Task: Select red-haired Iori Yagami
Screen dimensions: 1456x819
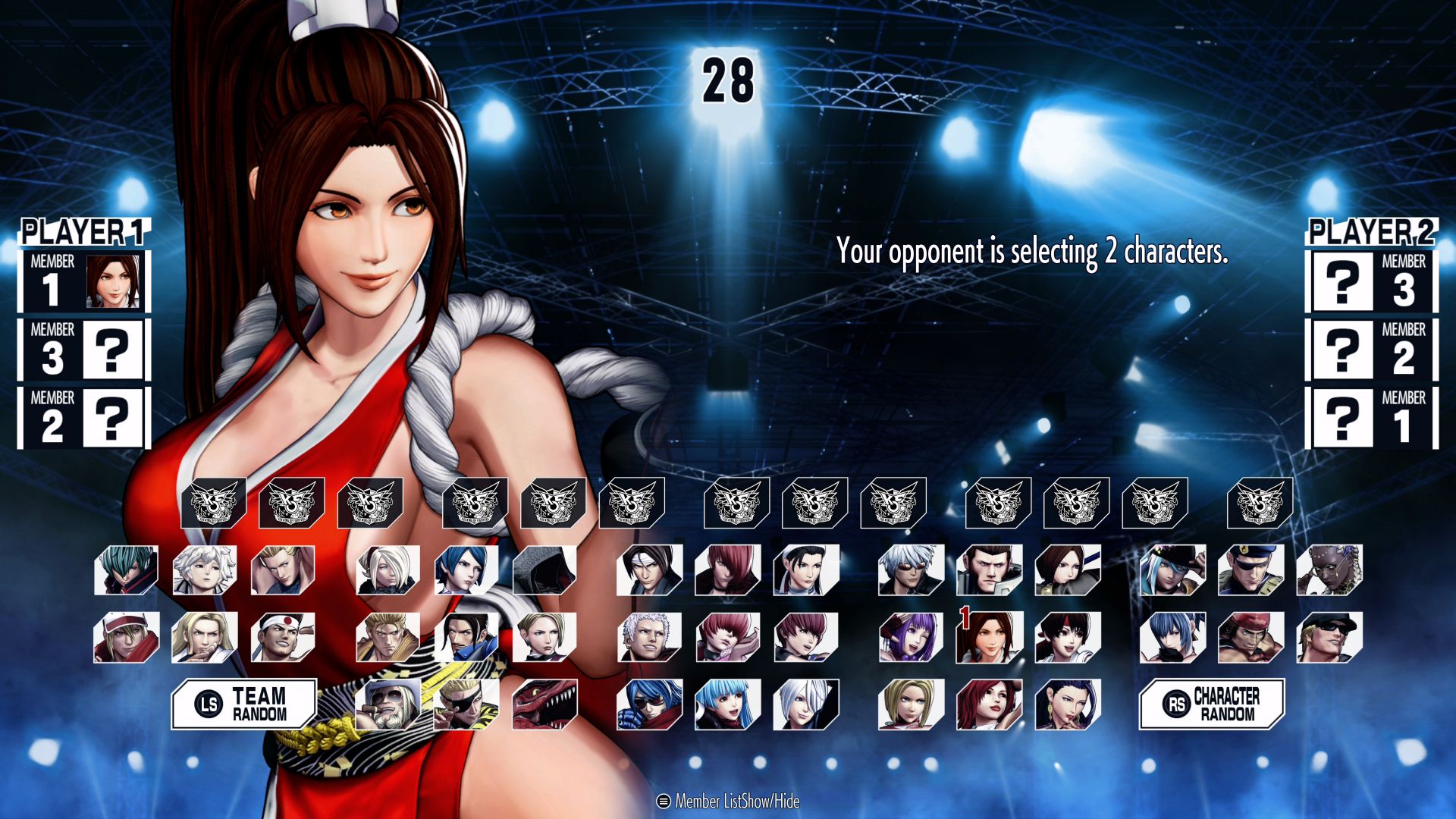Action: [727, 570]
